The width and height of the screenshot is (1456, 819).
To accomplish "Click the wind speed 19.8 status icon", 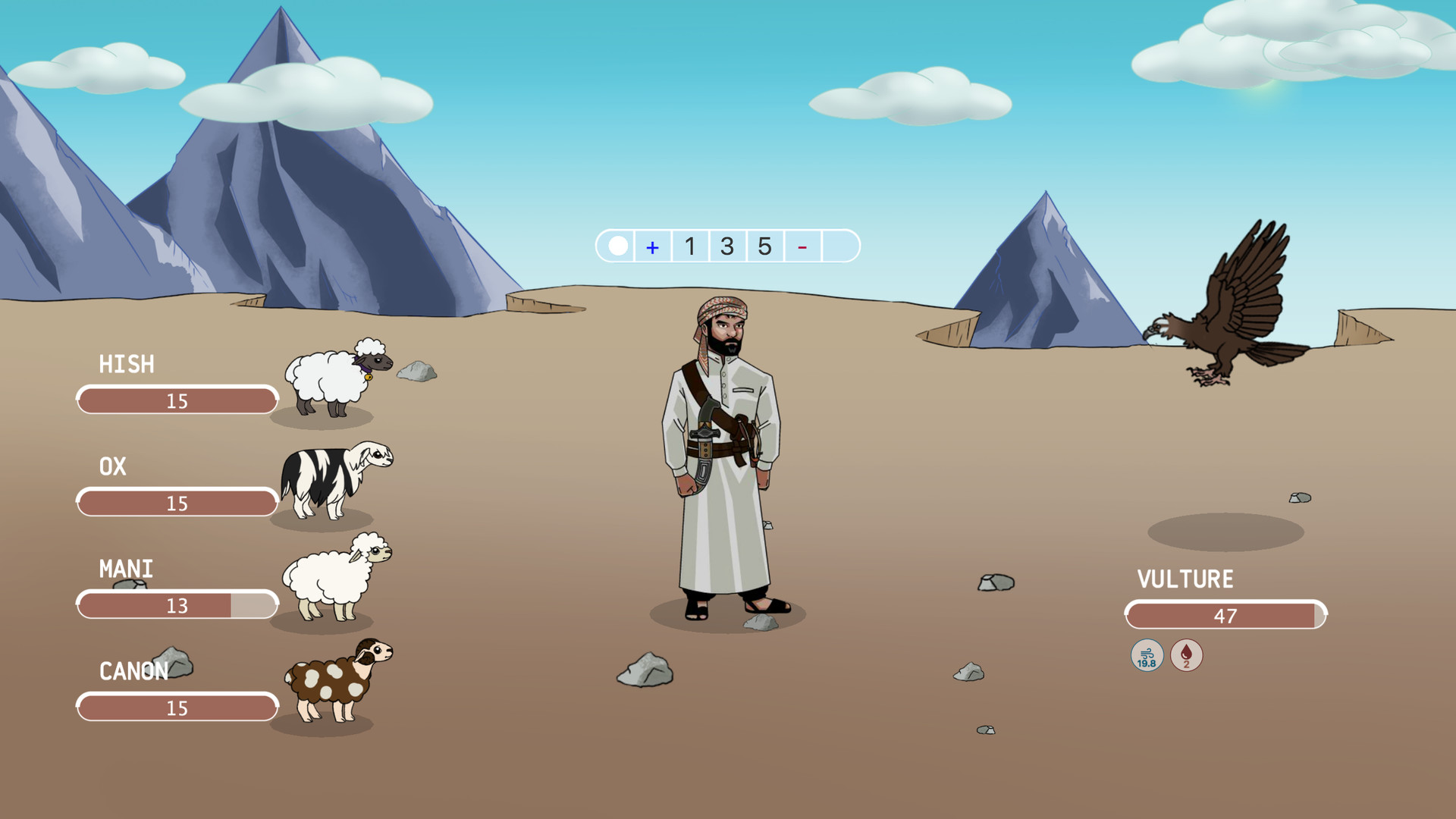I will pyautogui.click(x=1146, y=655).
